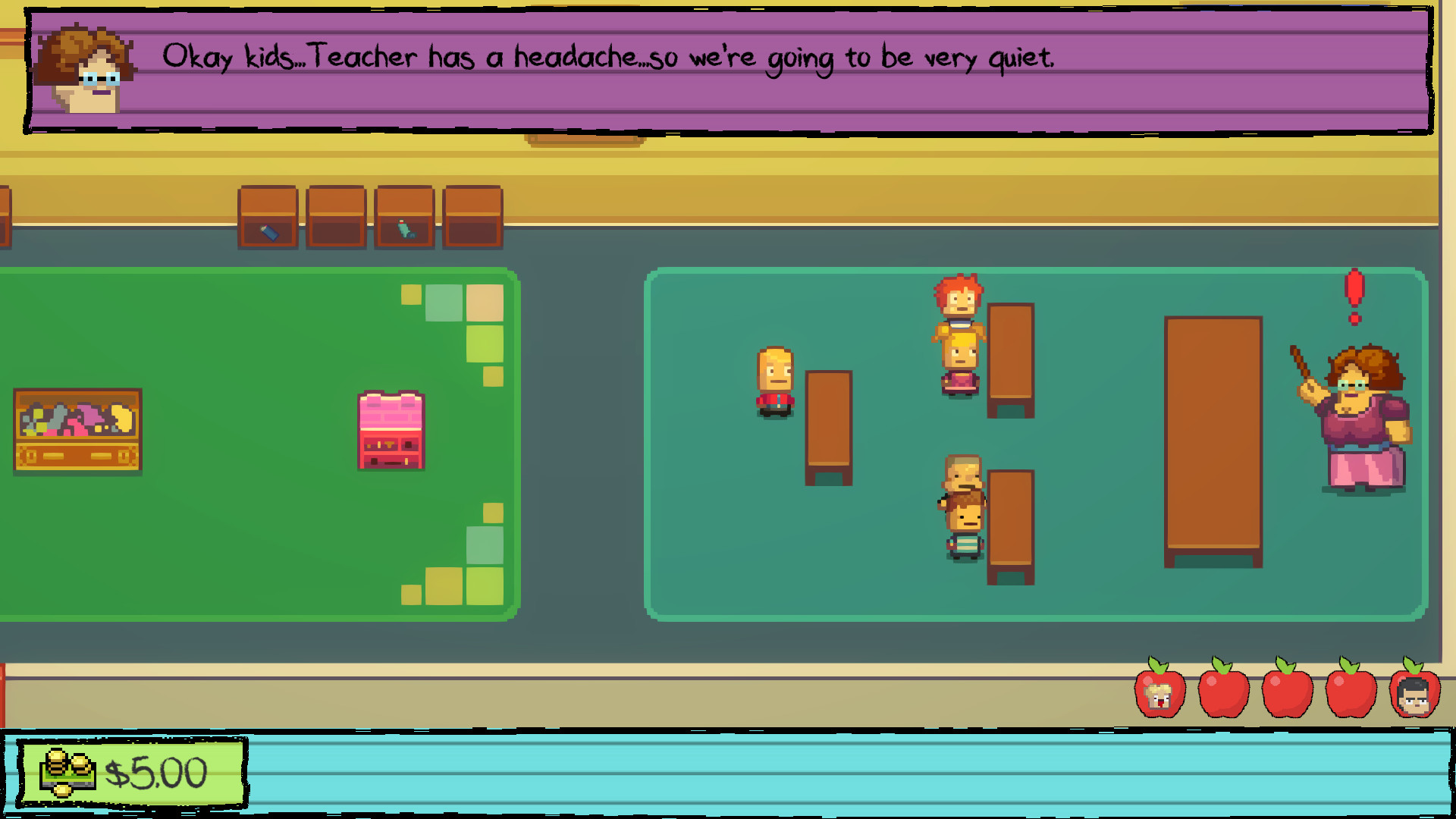Select the pencil inside the third cubby shelf
Viewport: 1456px width, 819px height.
[404, 227]
